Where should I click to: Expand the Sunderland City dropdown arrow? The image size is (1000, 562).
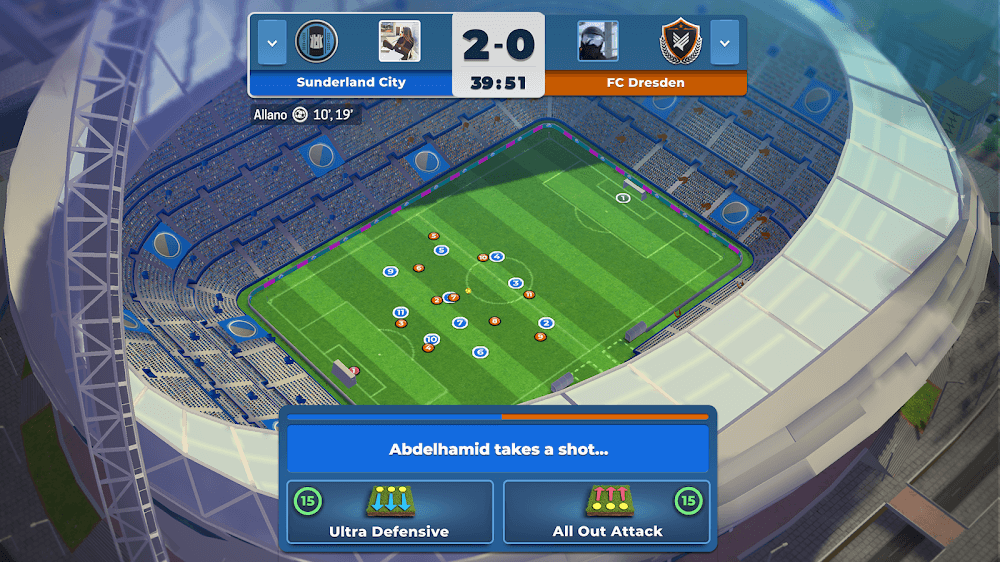(272, 42)
